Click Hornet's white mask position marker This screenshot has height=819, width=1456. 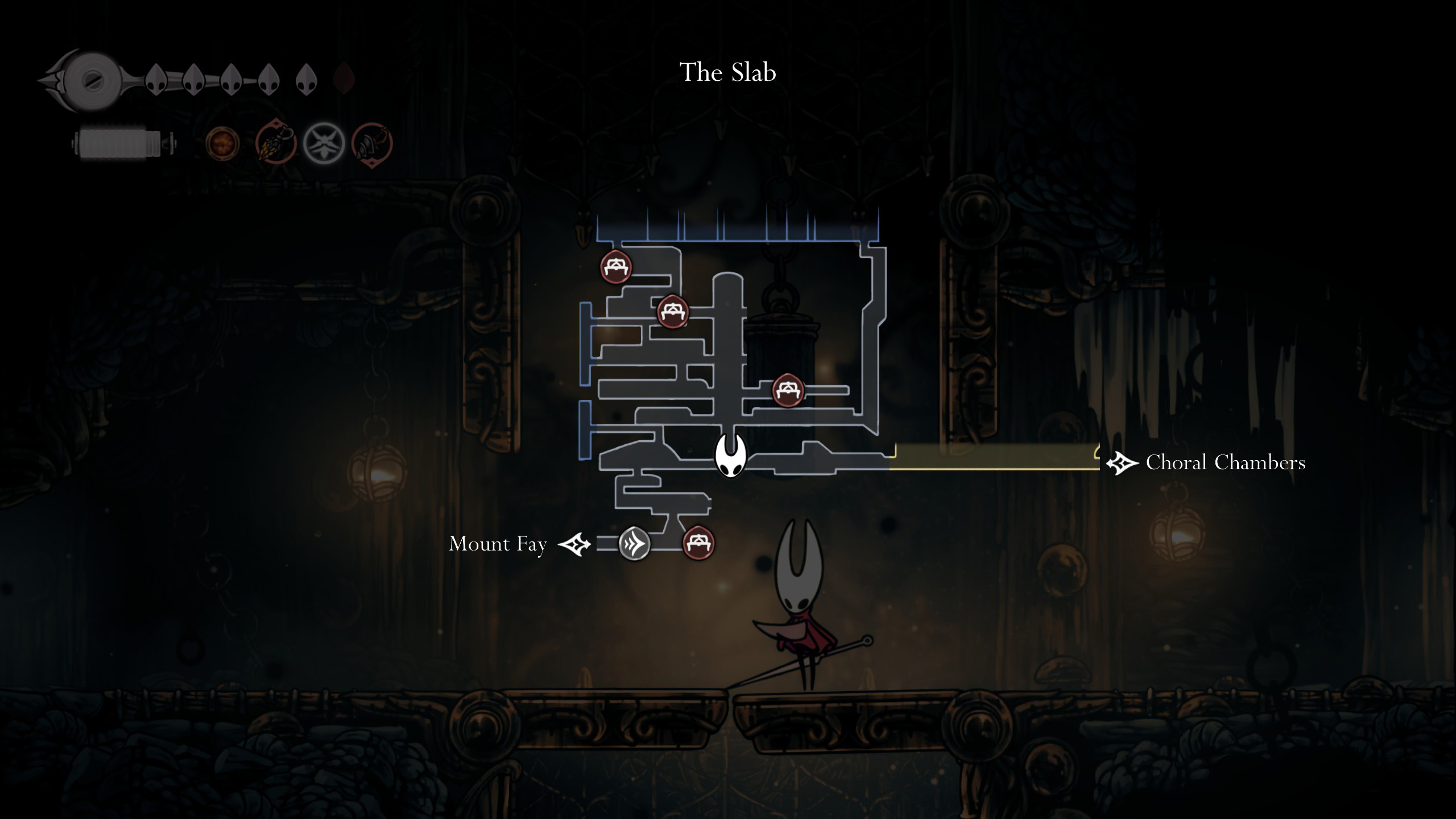click(x=730, y=455)
